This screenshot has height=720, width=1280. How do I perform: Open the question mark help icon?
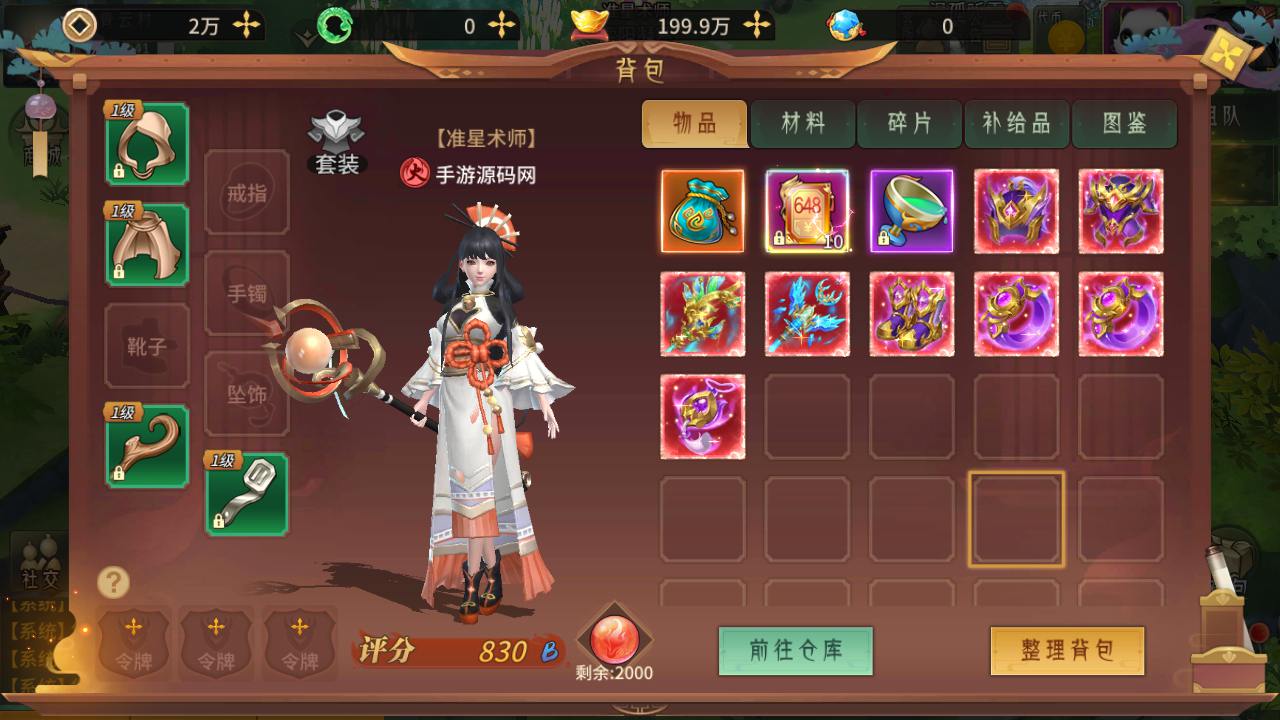click(x=114, y=582)
